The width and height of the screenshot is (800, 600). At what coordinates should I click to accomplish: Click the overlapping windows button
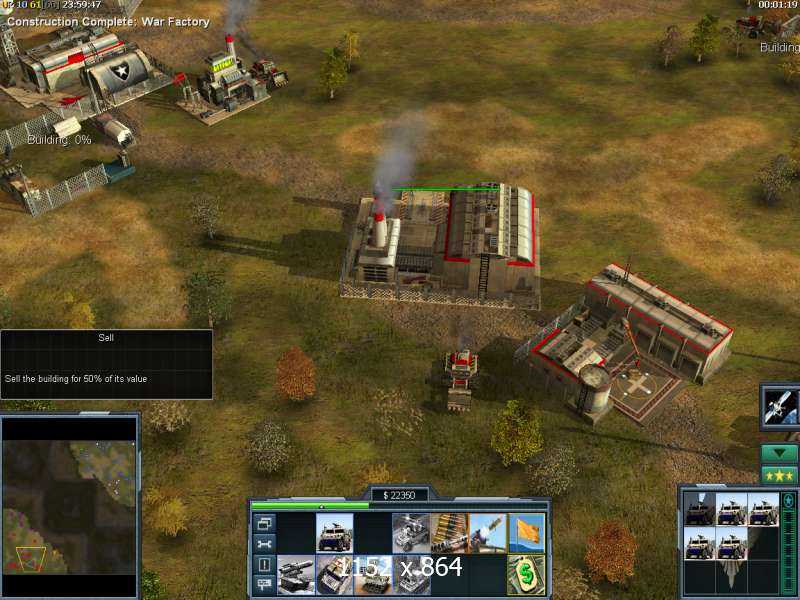pos(264,523)
